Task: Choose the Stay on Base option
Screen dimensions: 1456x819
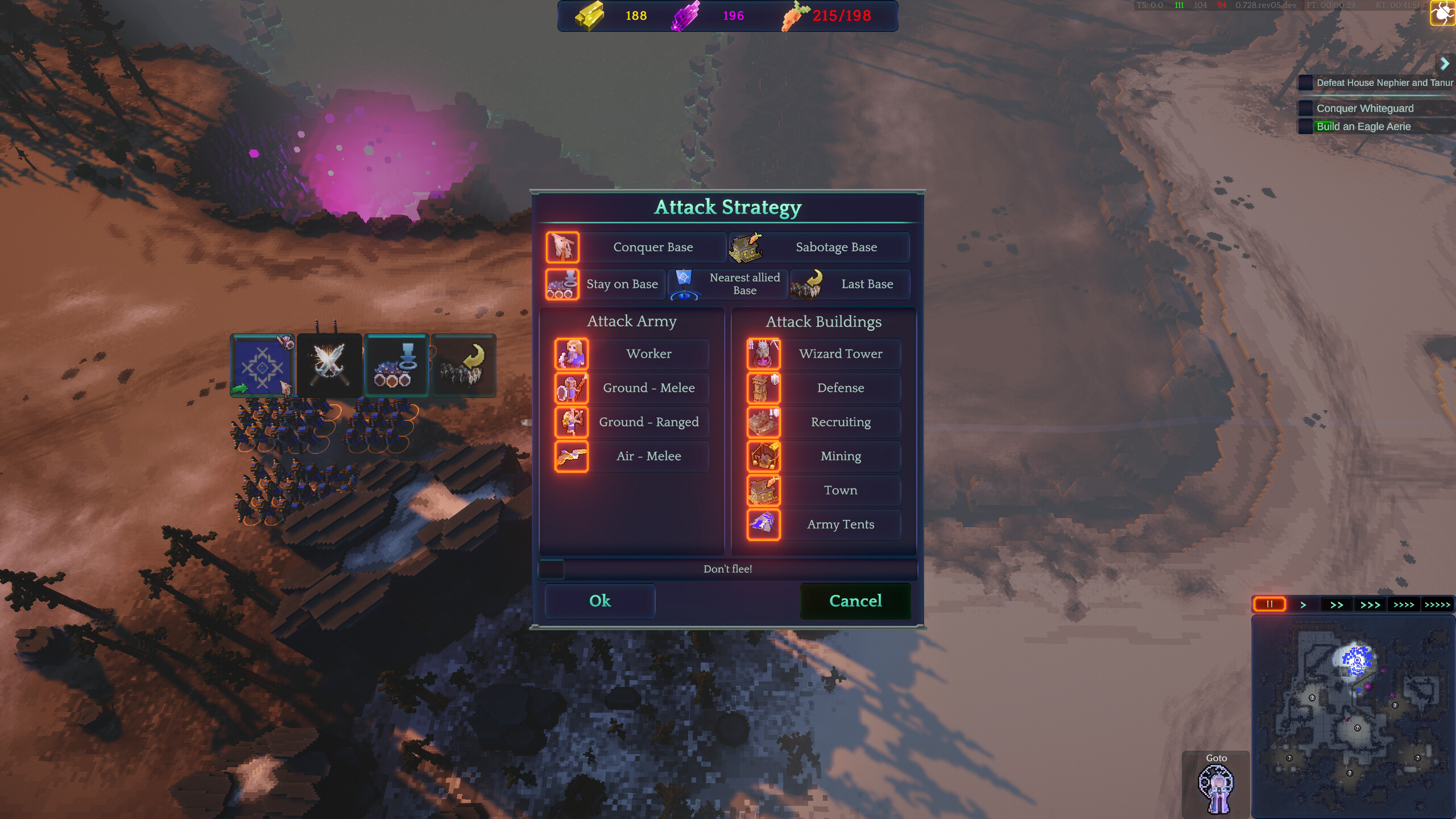Action: pyautogui.click(x=622, y=284)
